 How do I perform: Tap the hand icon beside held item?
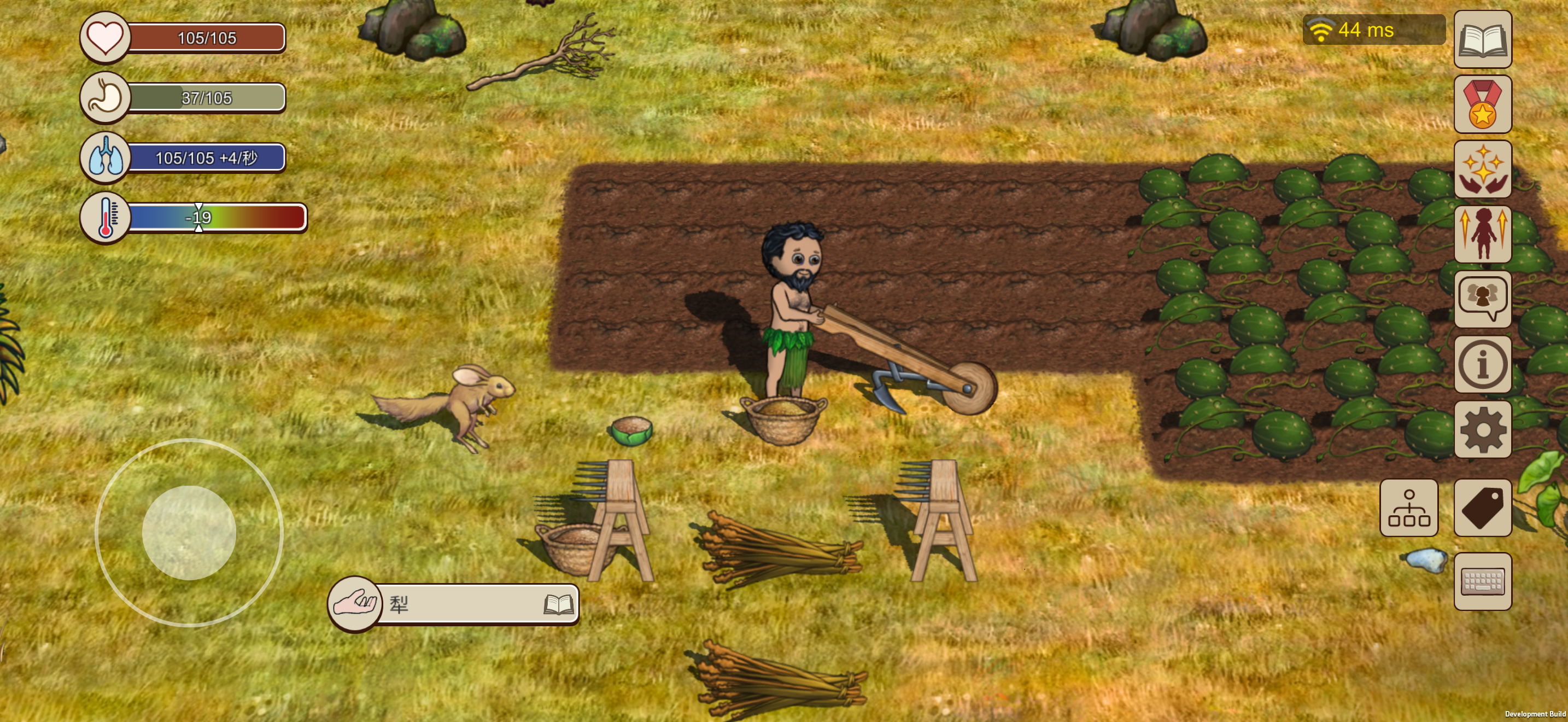click(354, 604)
